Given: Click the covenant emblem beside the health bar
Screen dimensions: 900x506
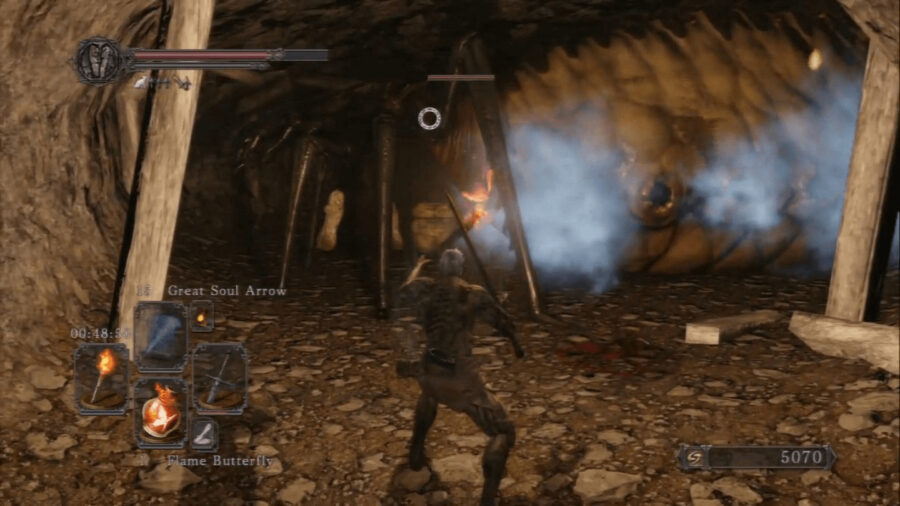Looking at the screenshot, I should click(x=98, y=60).
